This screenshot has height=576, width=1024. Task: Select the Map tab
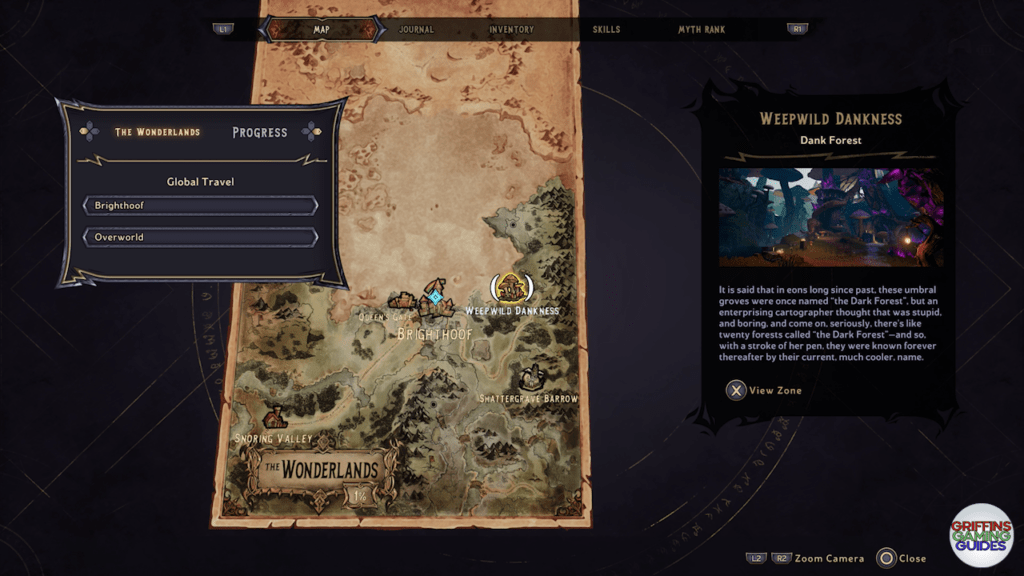click(322, 30)
